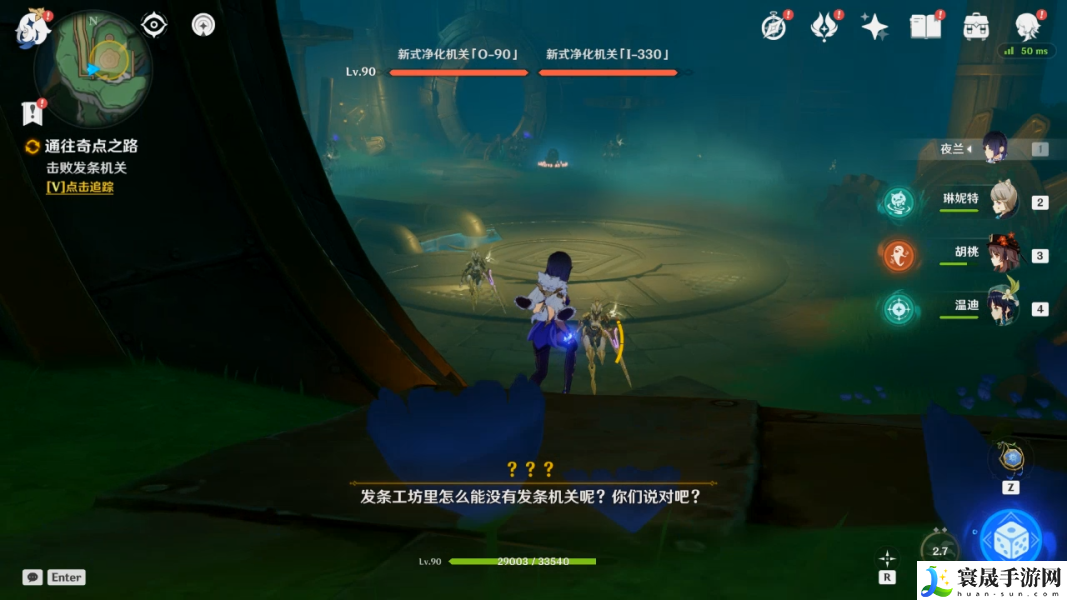1067x600 pixels.
Task: Click the 点击追踪 tracking link
Action: 80,187
